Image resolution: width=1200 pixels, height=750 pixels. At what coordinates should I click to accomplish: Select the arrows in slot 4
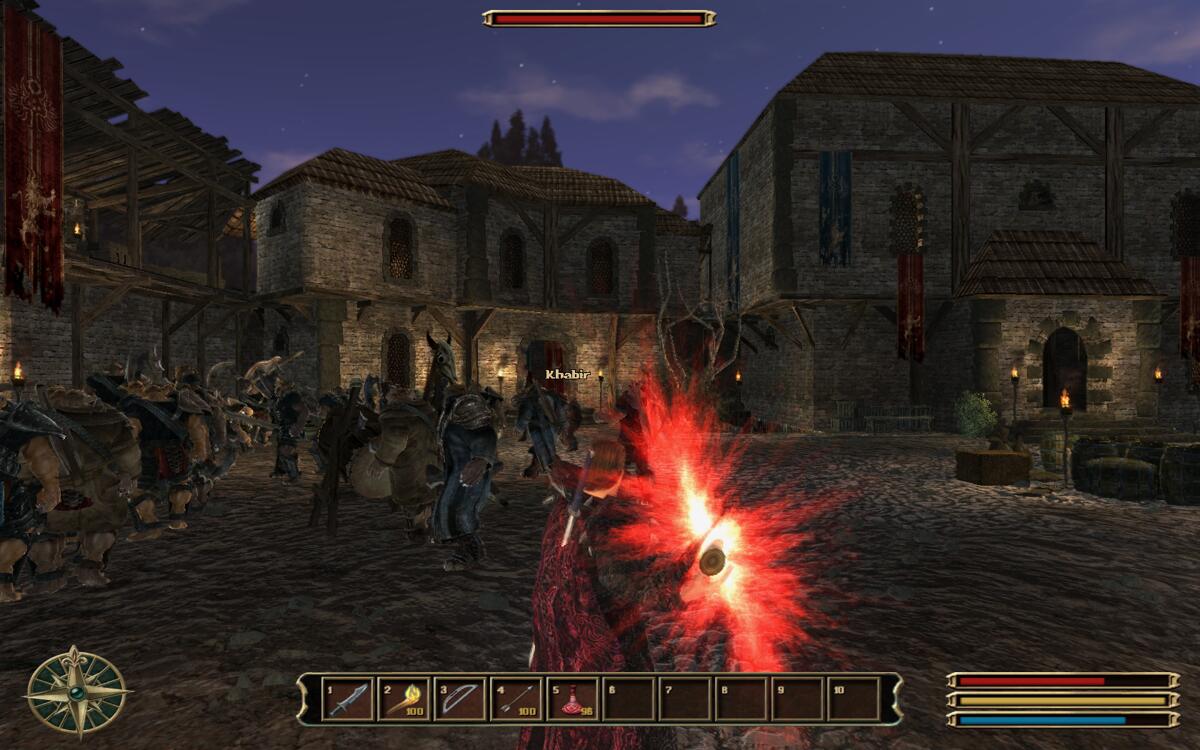tap(517, 699)
